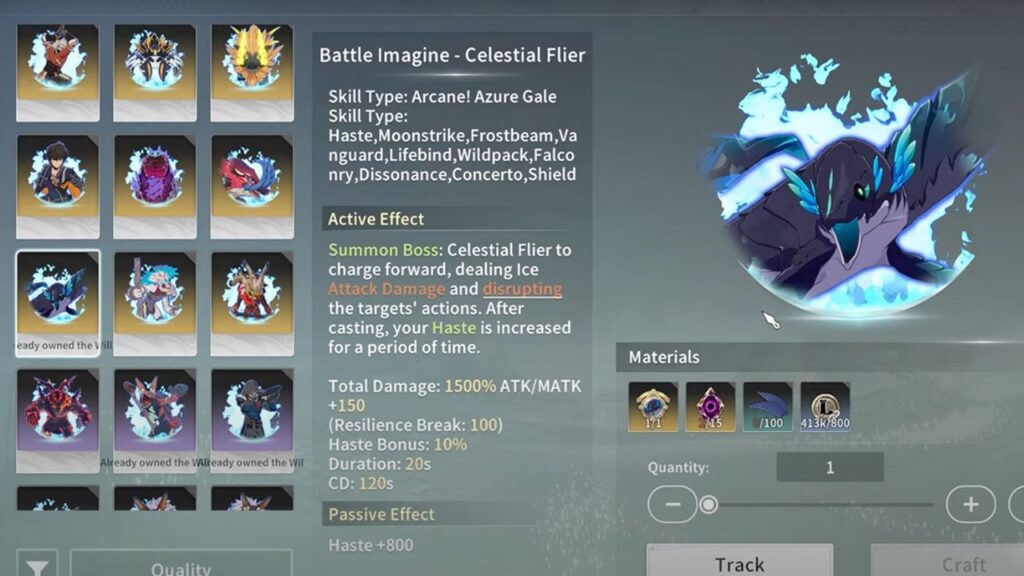Click the Track button
The image size is (1024, 576).
coord(739,563)
